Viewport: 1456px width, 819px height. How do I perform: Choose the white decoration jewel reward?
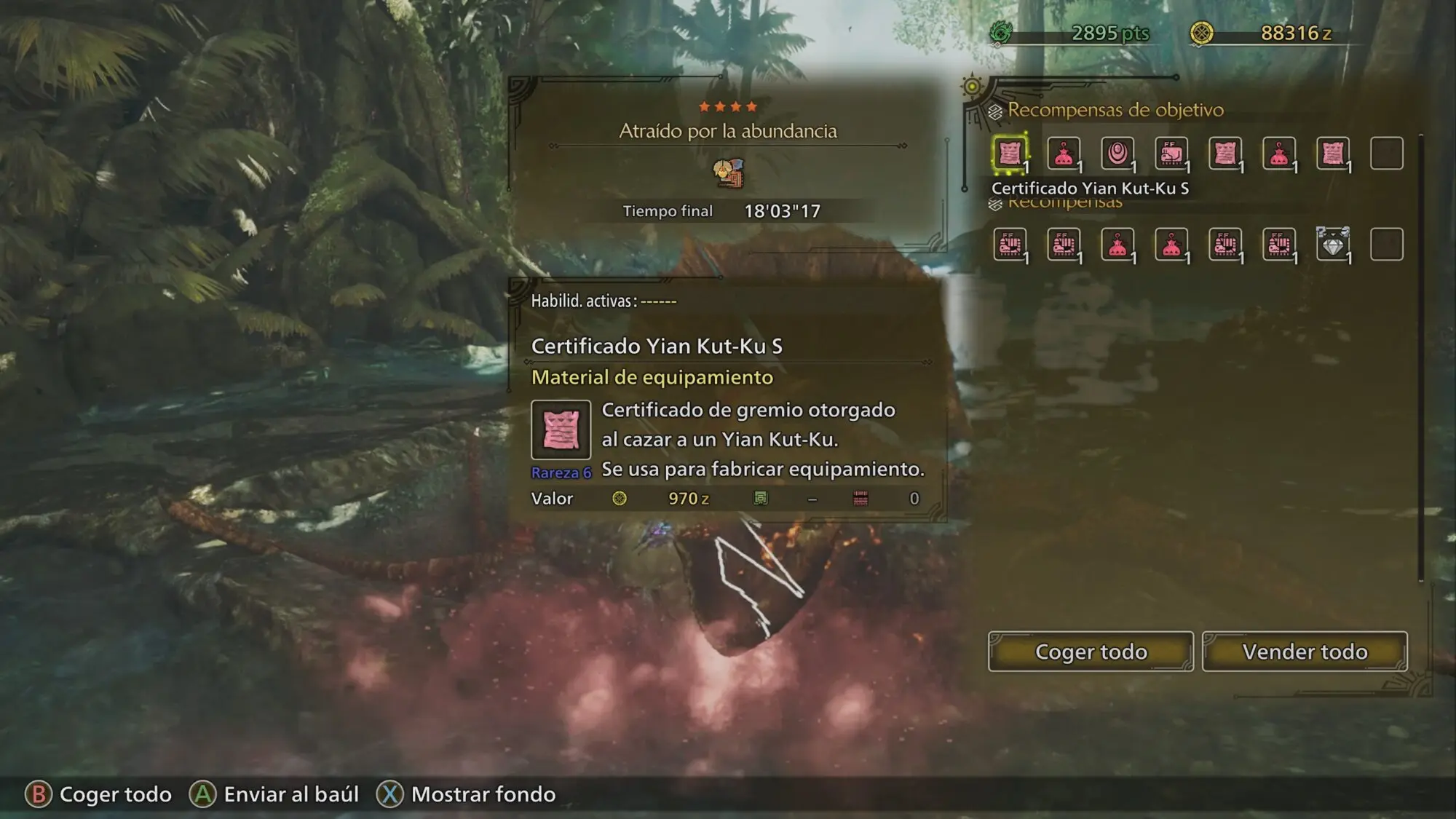(1333, 245)
